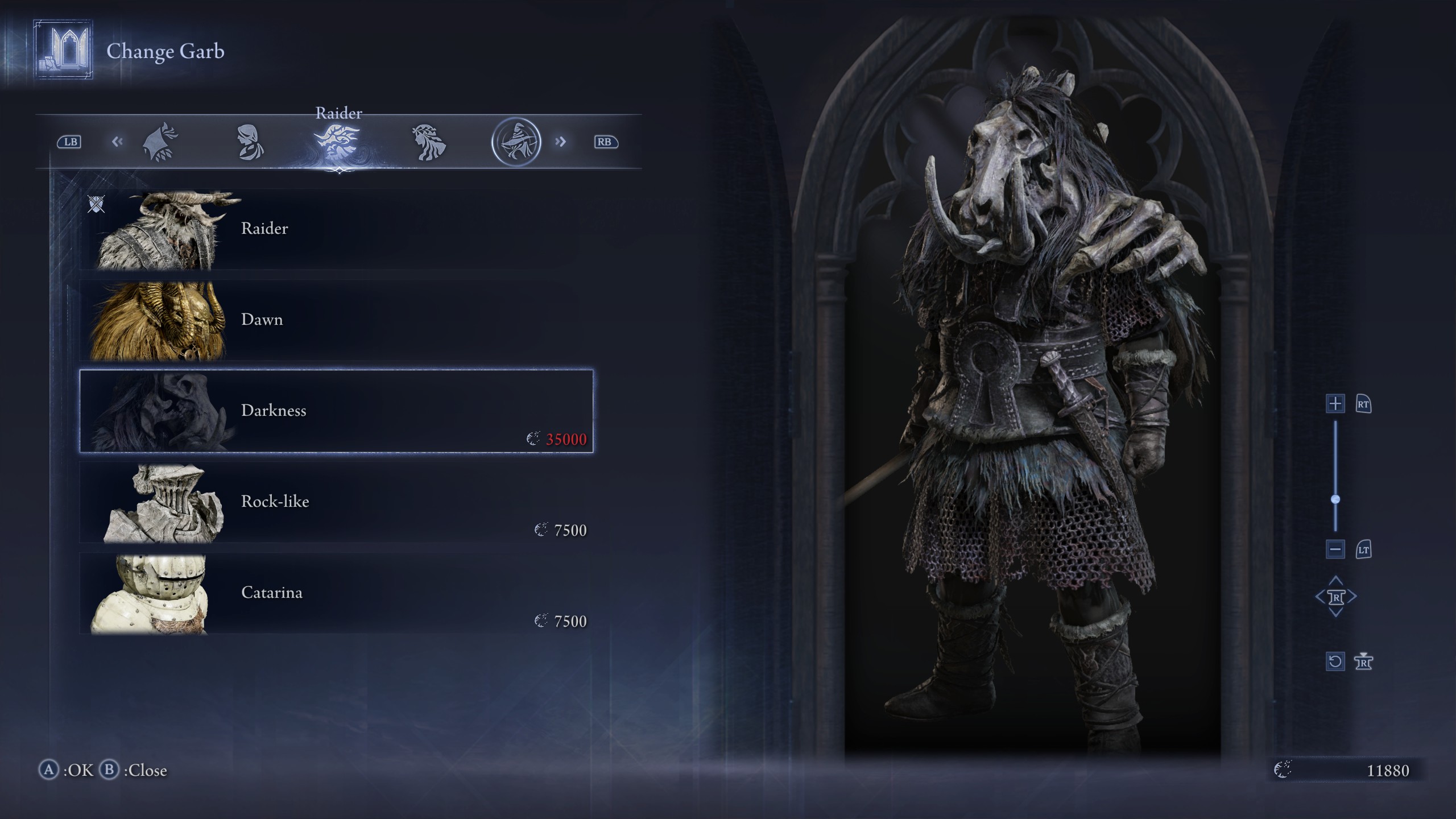Select the highlighted Raider garb category icon
The width and height of the screenshot is (1456, 819).
coord(340,141)
